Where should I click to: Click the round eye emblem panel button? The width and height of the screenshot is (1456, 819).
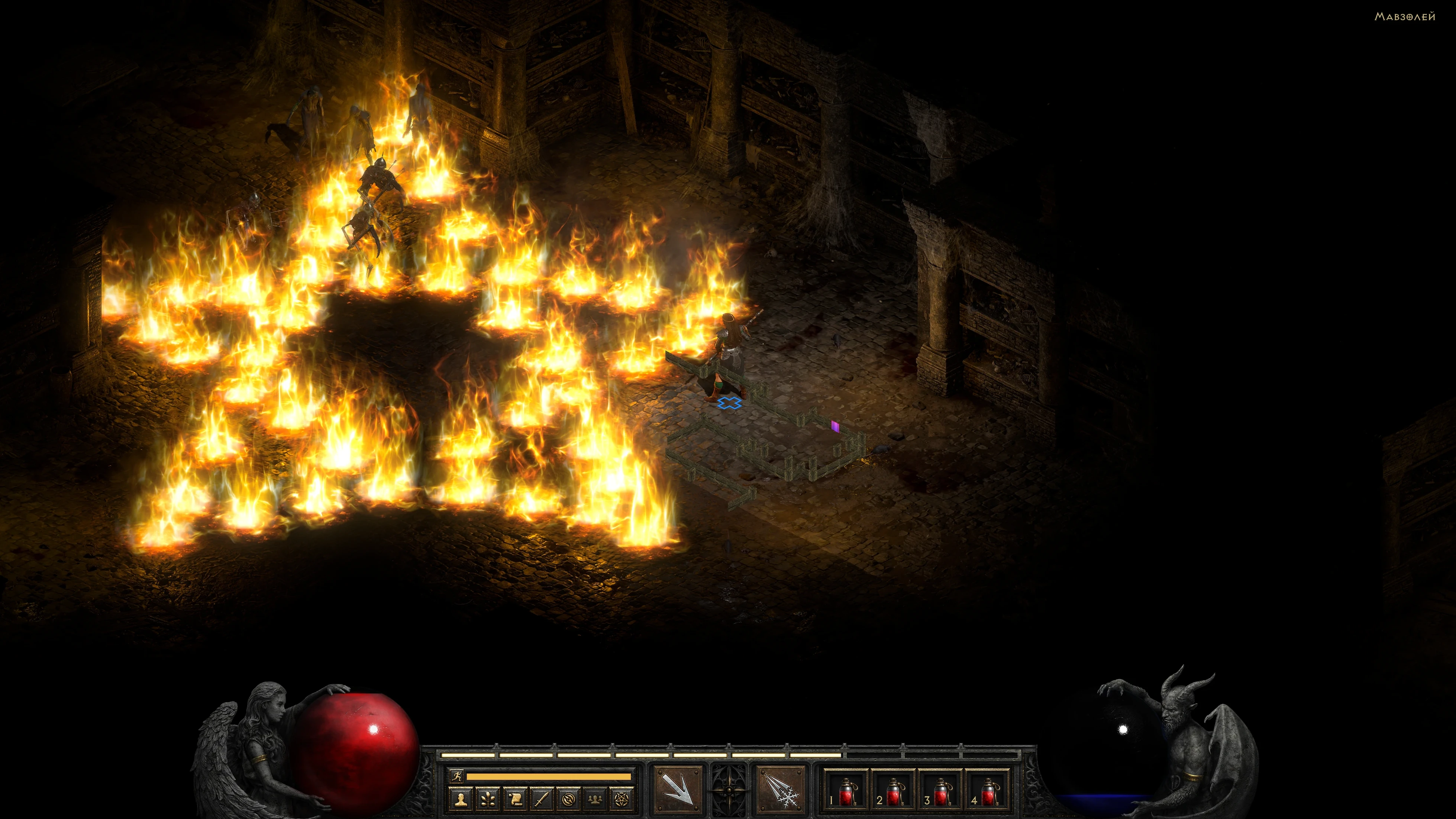coord(569,799)
